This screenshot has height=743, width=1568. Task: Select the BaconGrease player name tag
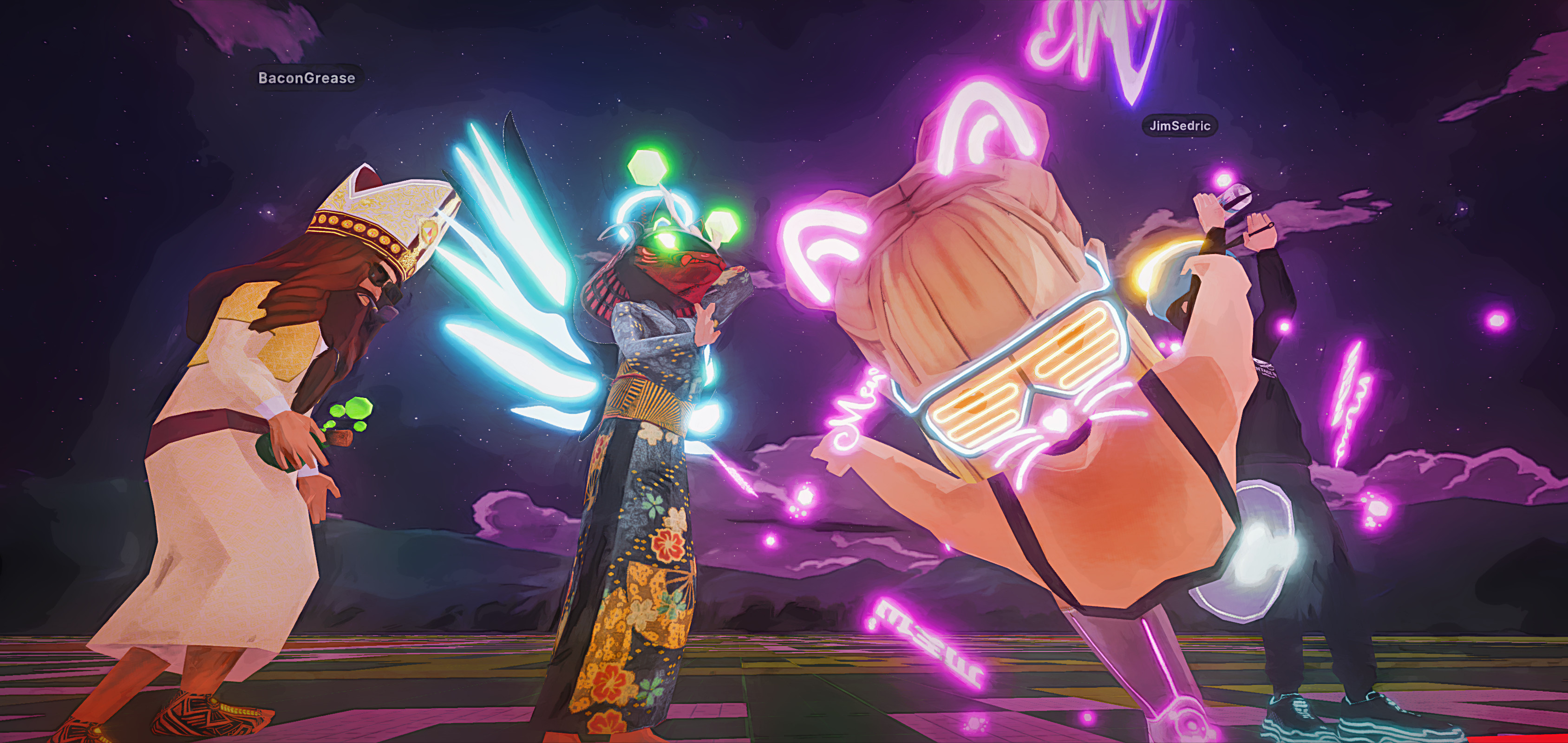[x=307, y=78]
